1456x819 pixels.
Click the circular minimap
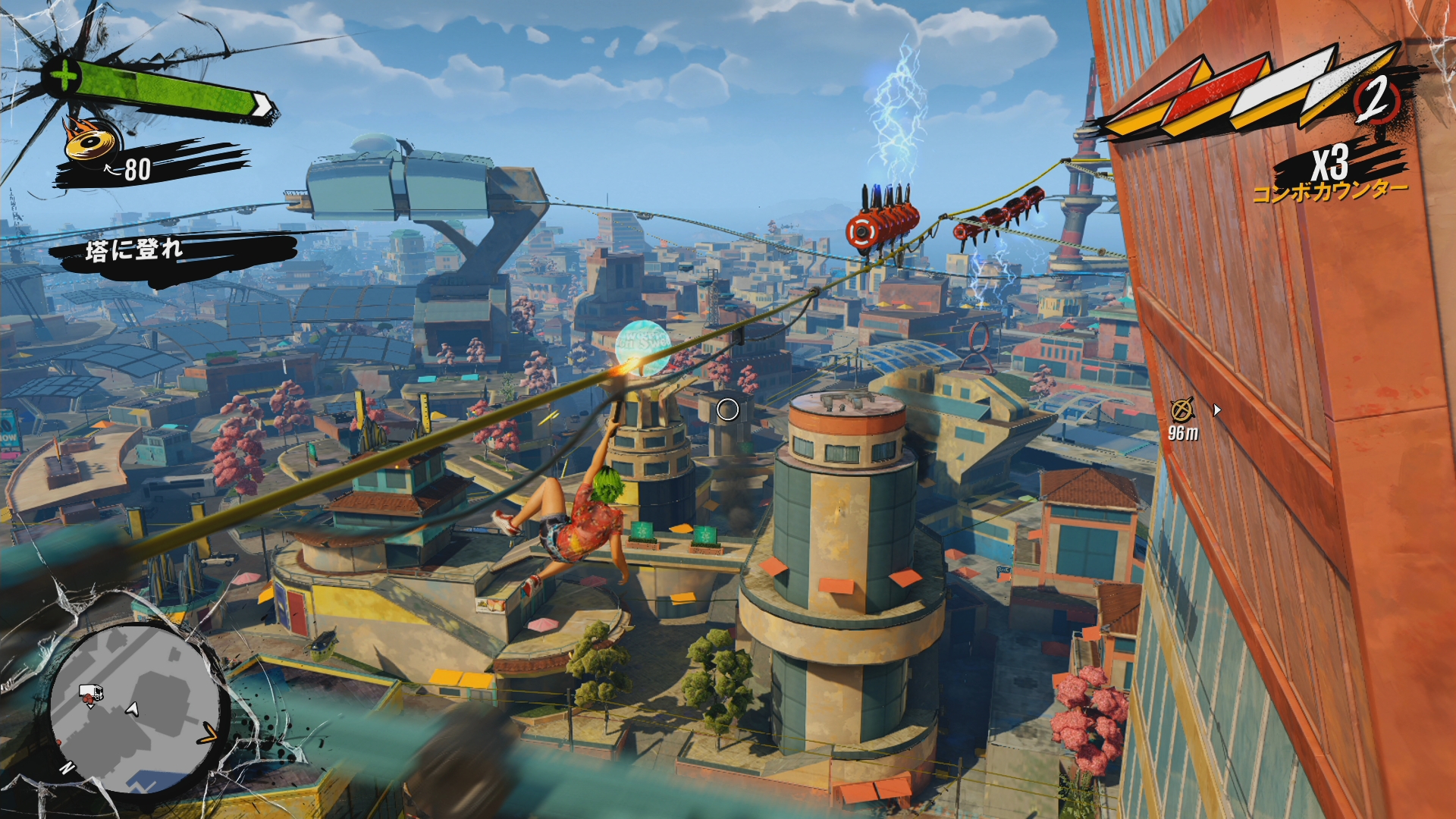tap(136, 709)
